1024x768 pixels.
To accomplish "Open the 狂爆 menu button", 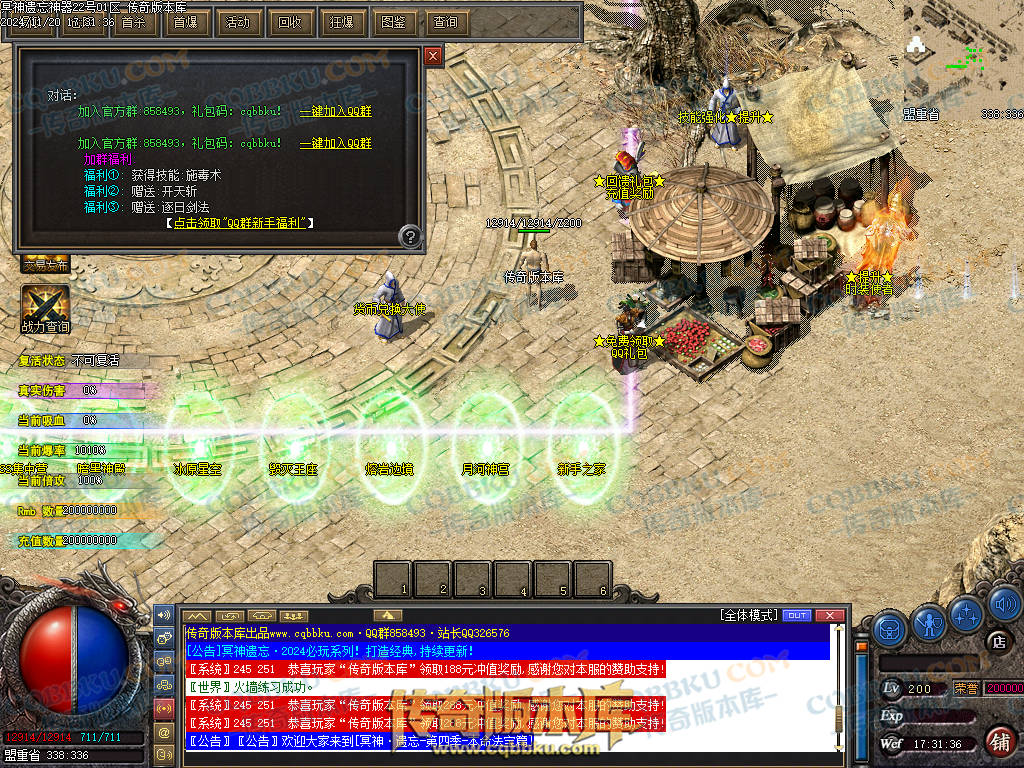I will (342, 22).
